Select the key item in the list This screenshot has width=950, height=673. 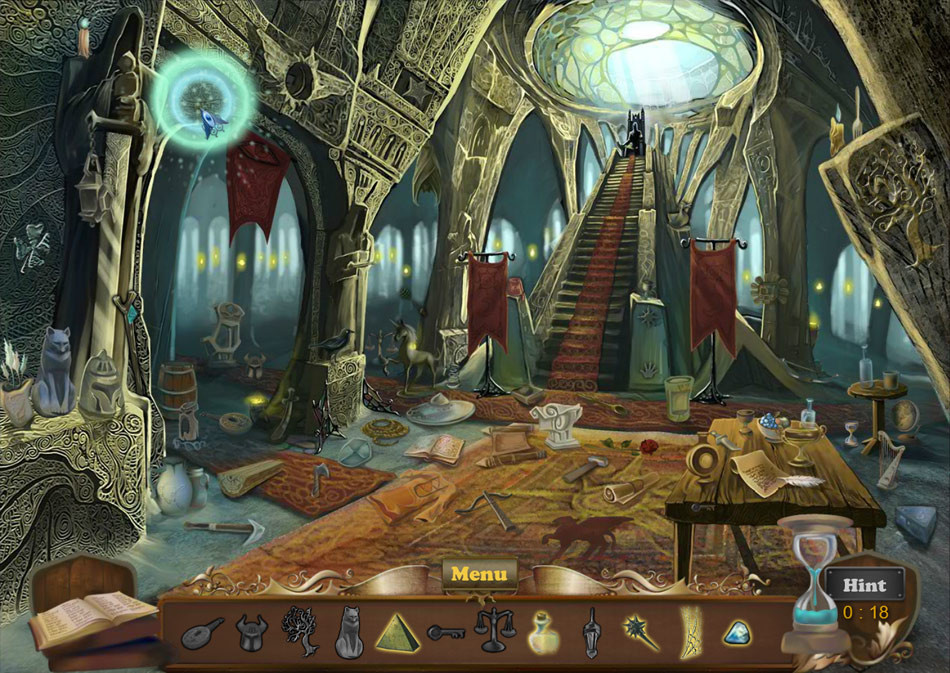point(446,632)
